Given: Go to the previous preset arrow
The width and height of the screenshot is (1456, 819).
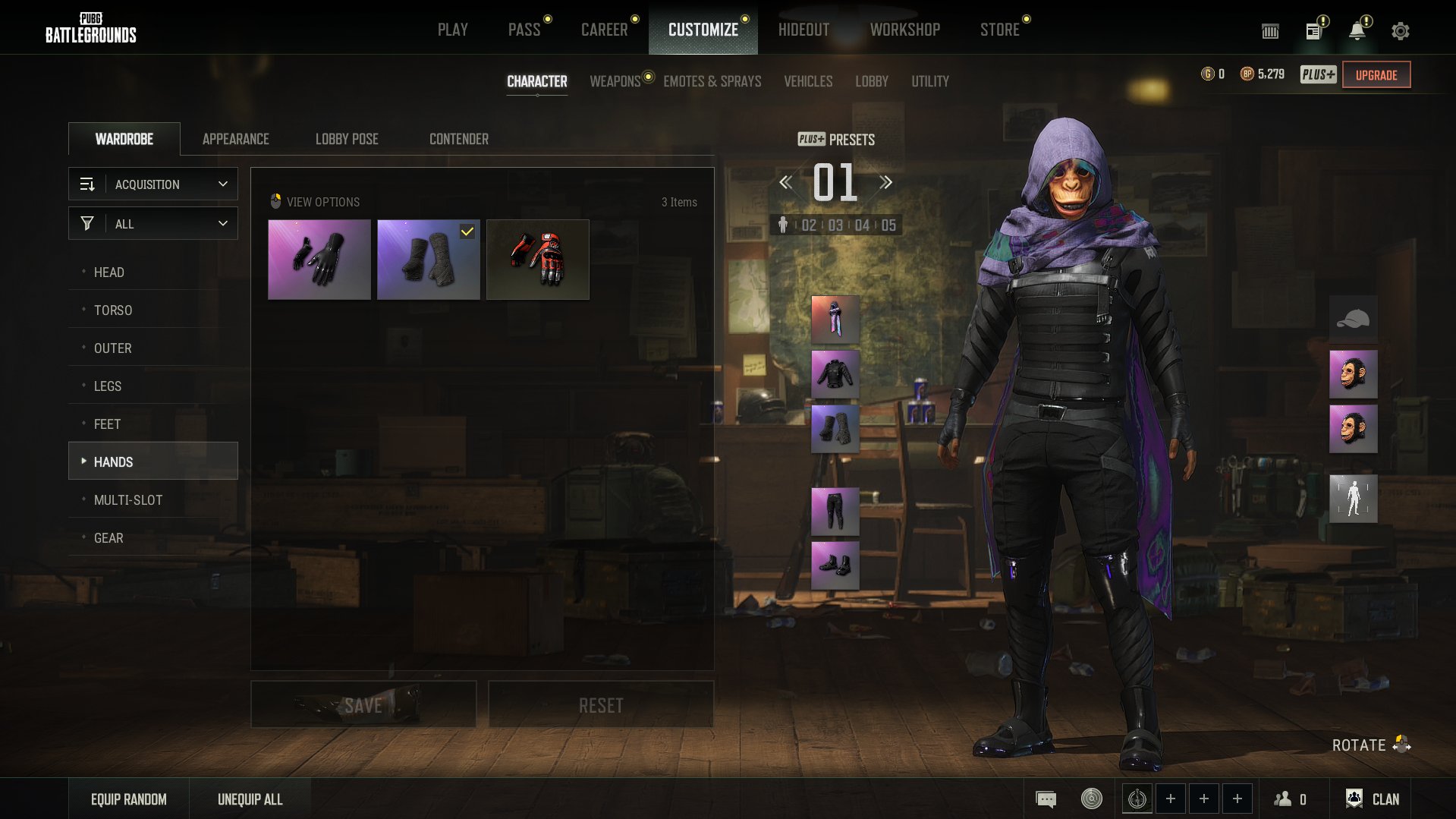Looking at the screenshot, I should 786,182.
